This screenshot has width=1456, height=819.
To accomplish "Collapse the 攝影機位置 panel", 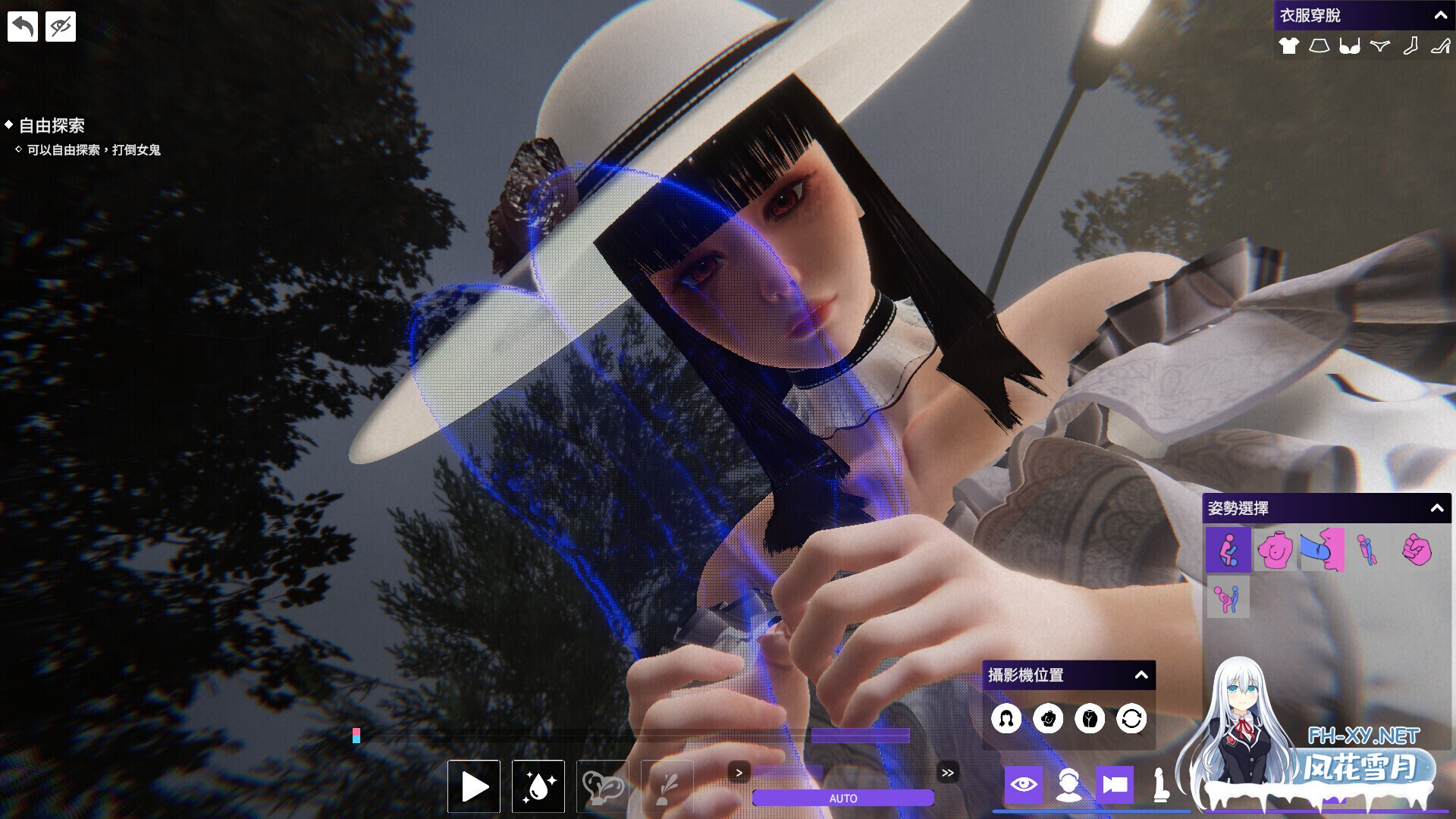I will tap(1141, 673).
